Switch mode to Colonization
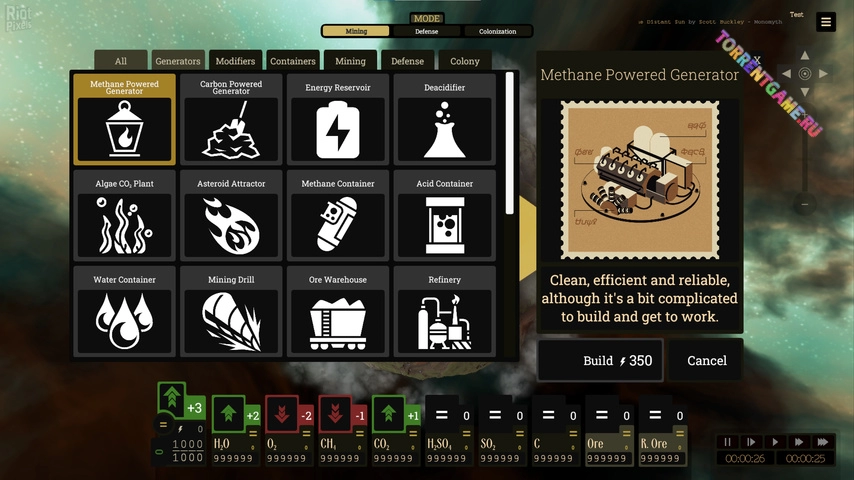854x480 pixels. (497, 31)
